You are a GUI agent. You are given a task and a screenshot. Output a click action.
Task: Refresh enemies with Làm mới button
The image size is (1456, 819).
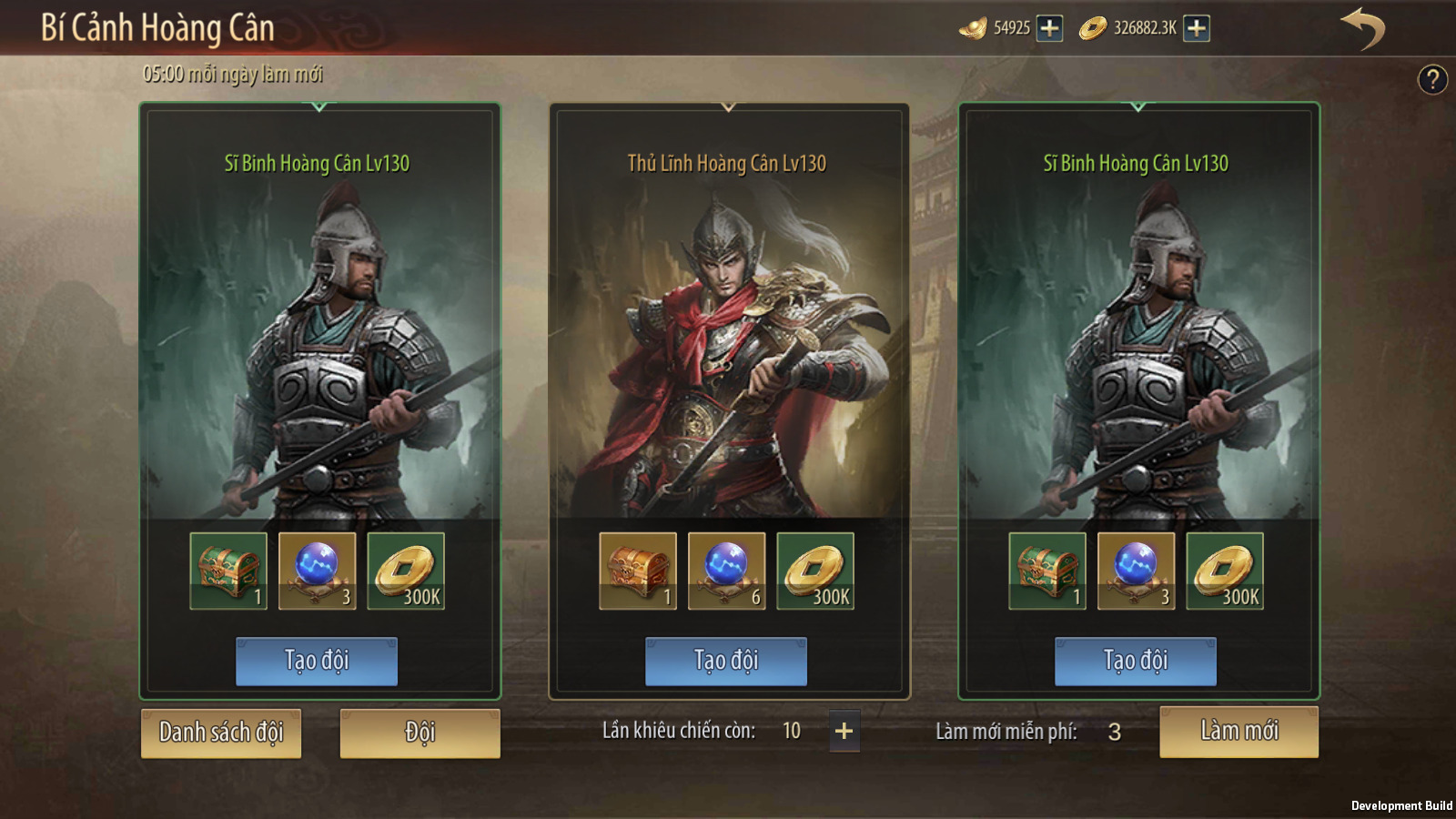tap(1239, 732)
